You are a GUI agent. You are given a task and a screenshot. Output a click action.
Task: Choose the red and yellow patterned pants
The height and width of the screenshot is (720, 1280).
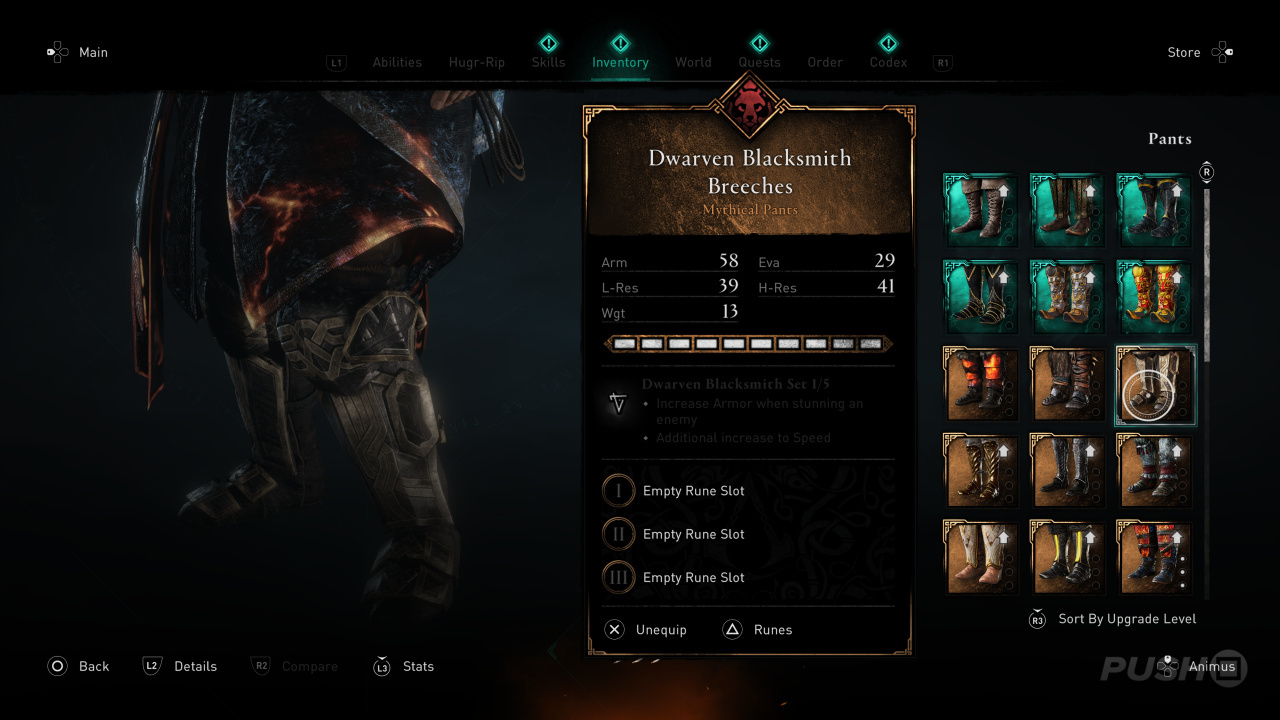pos(1155,298)
